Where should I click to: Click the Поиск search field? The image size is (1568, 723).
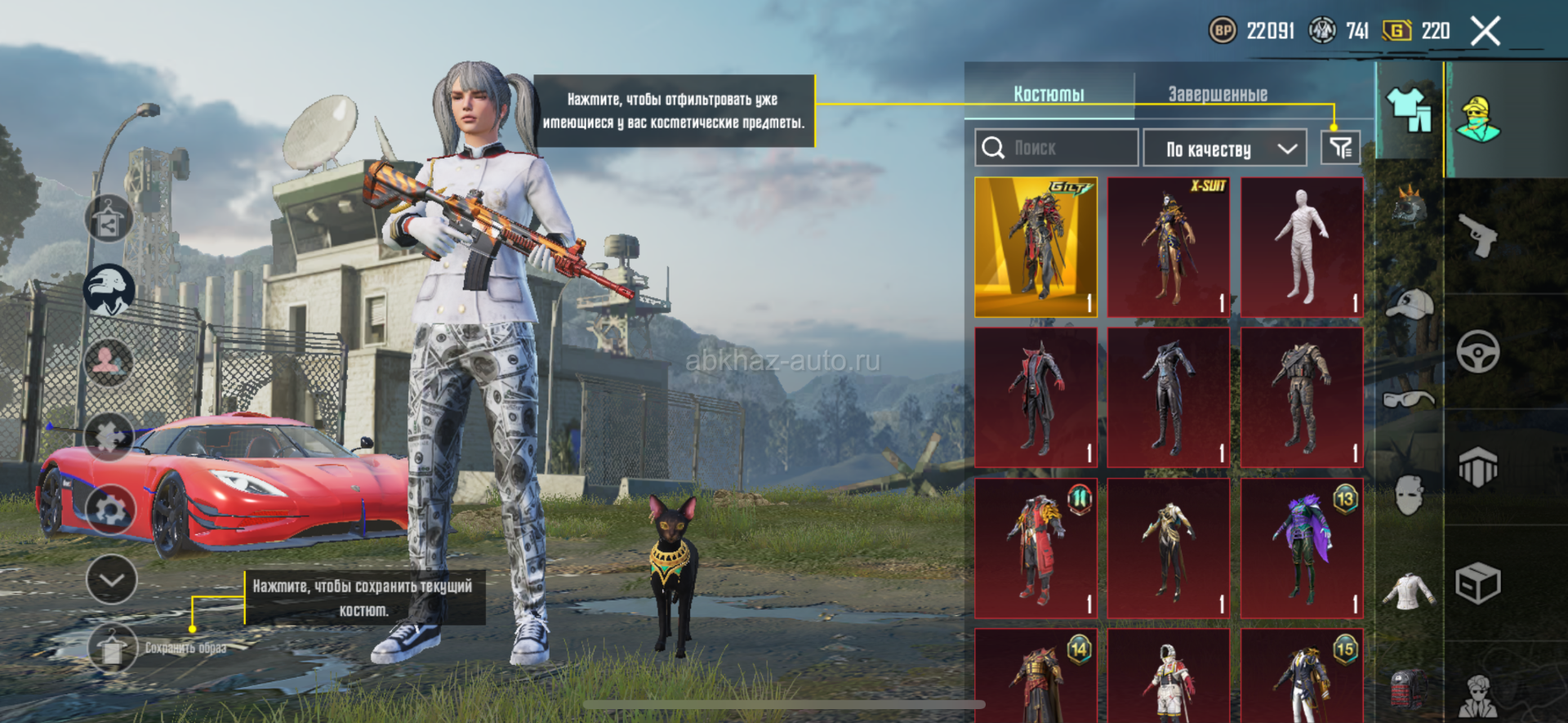click(1057, 148)
